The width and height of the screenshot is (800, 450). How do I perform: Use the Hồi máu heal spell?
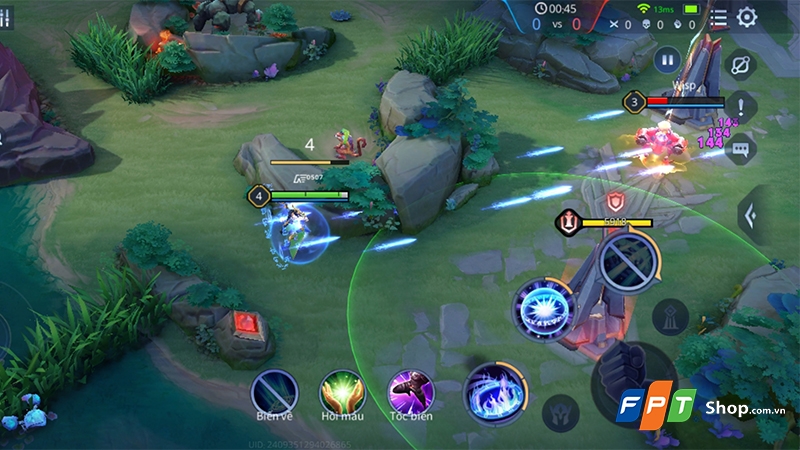click(x=341, y=390)
